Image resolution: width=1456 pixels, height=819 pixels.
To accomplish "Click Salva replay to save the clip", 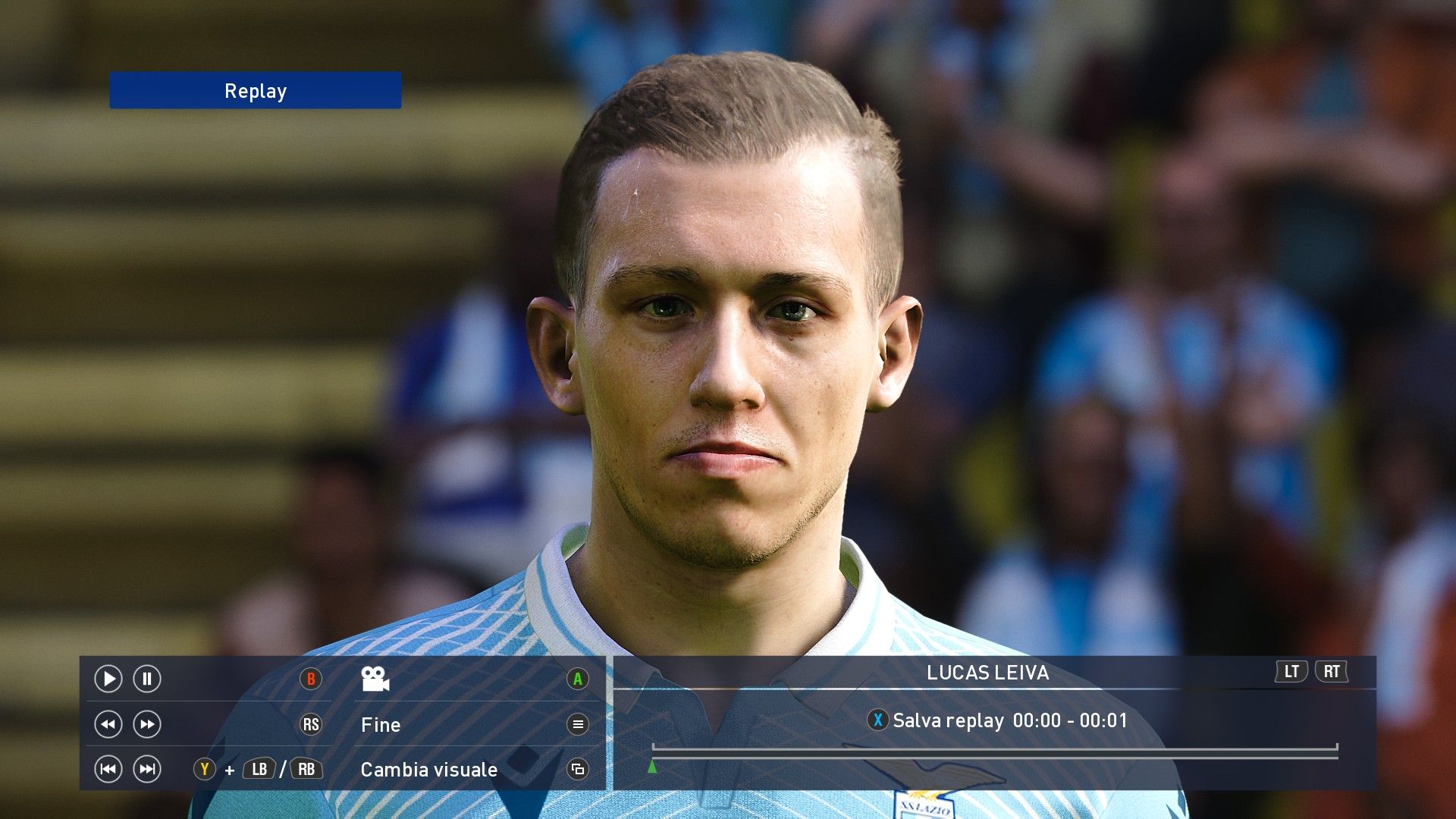I will point(948,720).
